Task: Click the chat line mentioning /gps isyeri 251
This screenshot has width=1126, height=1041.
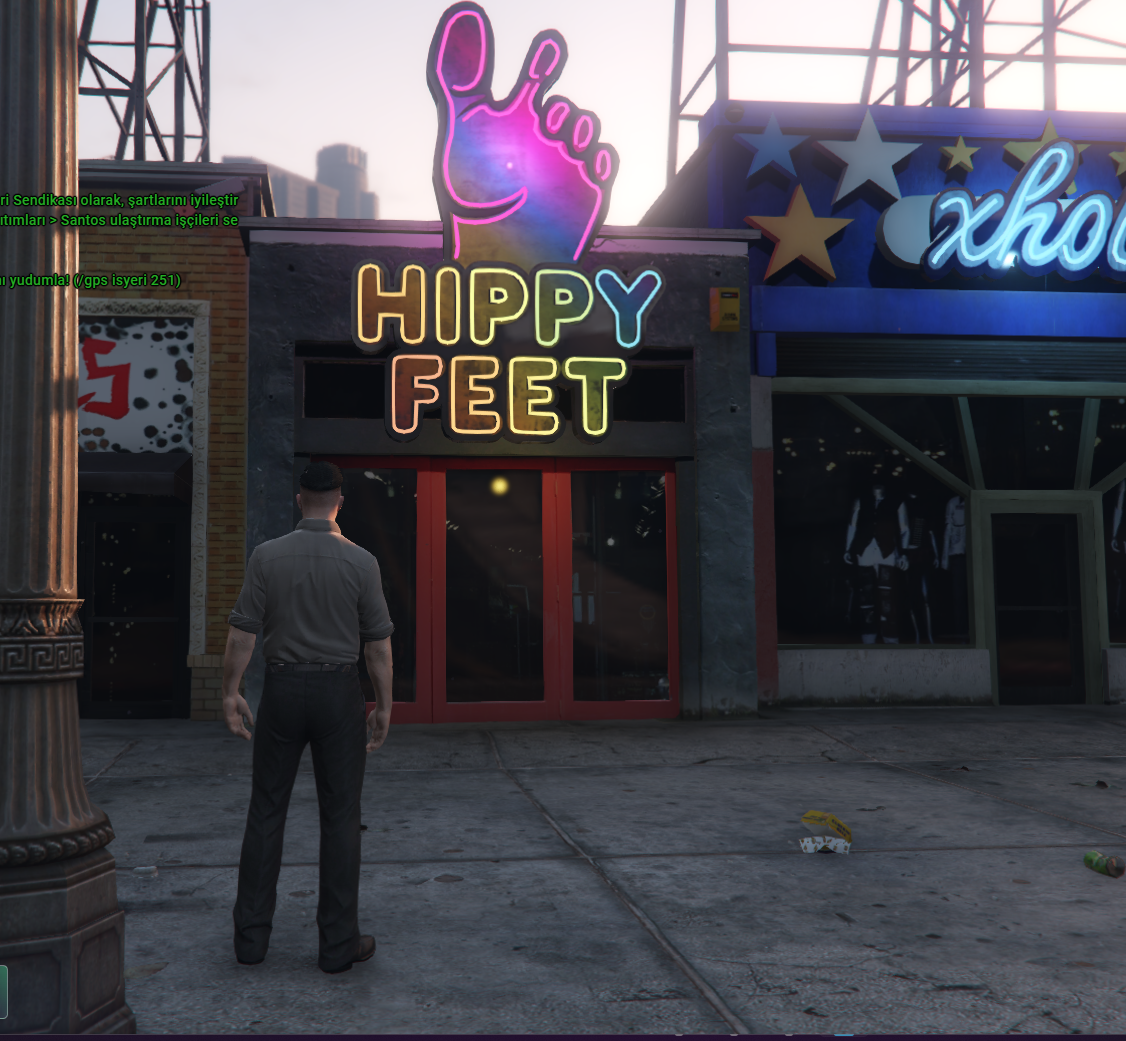Action: [x=92, y=280]
